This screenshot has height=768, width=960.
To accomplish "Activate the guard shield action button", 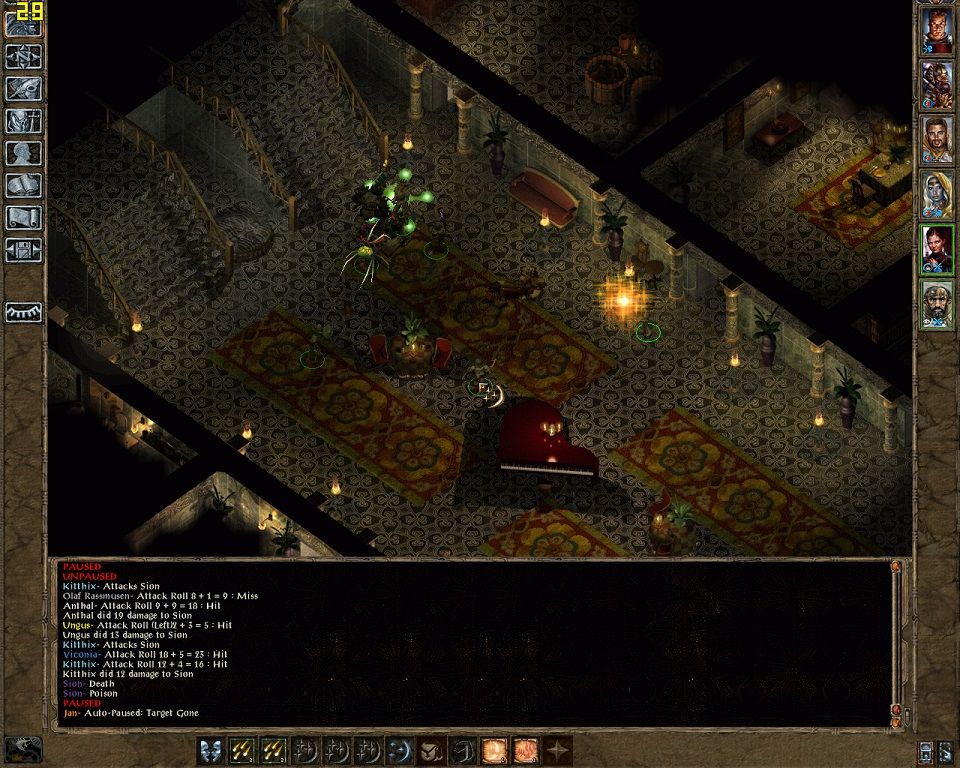I will pyautogui.click(x=211, y=750).
